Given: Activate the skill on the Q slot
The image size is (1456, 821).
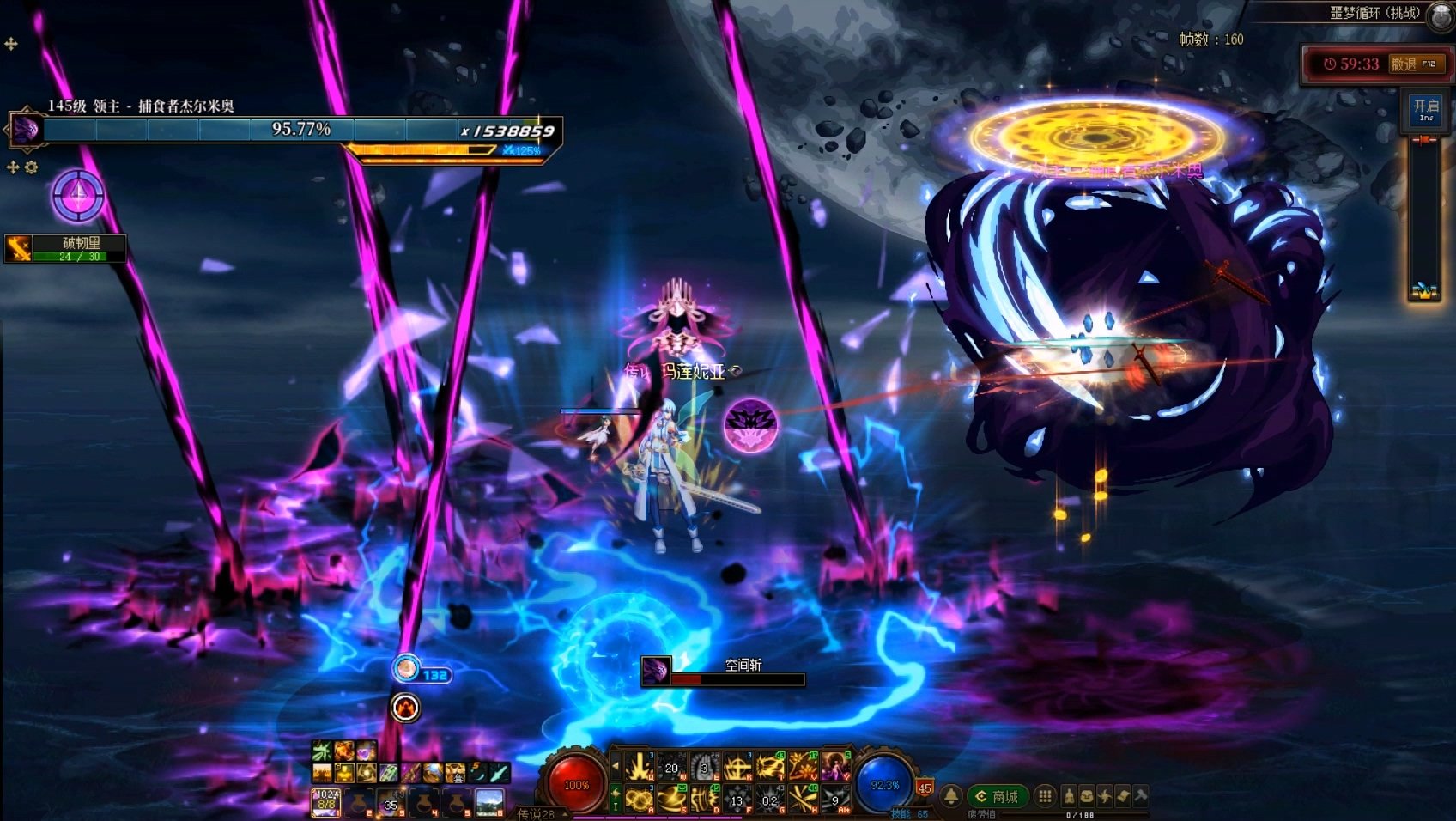Looking at the screenshot, I should (639, 766).
